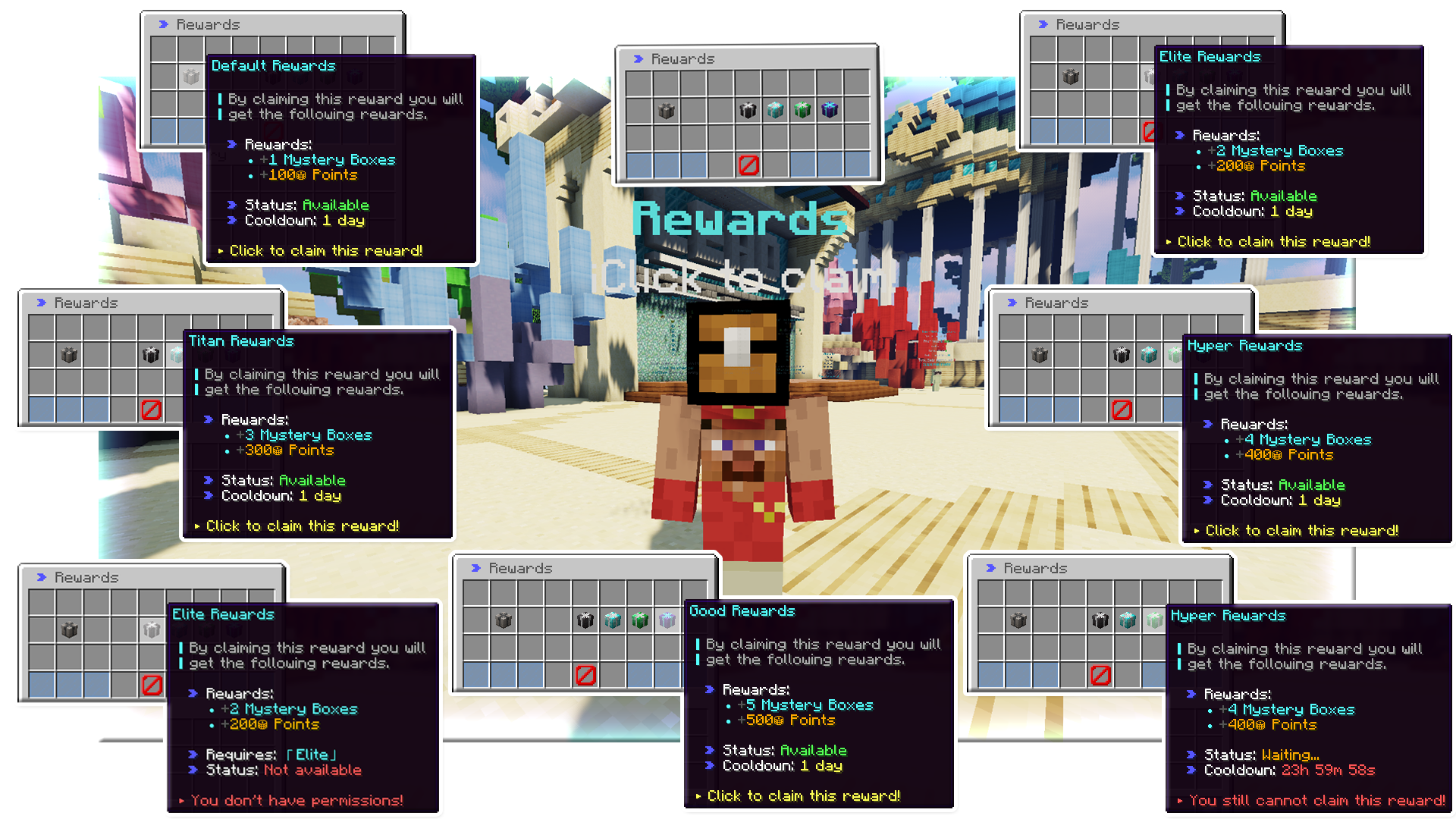Claim the Hyper Rewards via its claim link
The height and width of the screenshot is (819, 1456).
point(1302,530)
